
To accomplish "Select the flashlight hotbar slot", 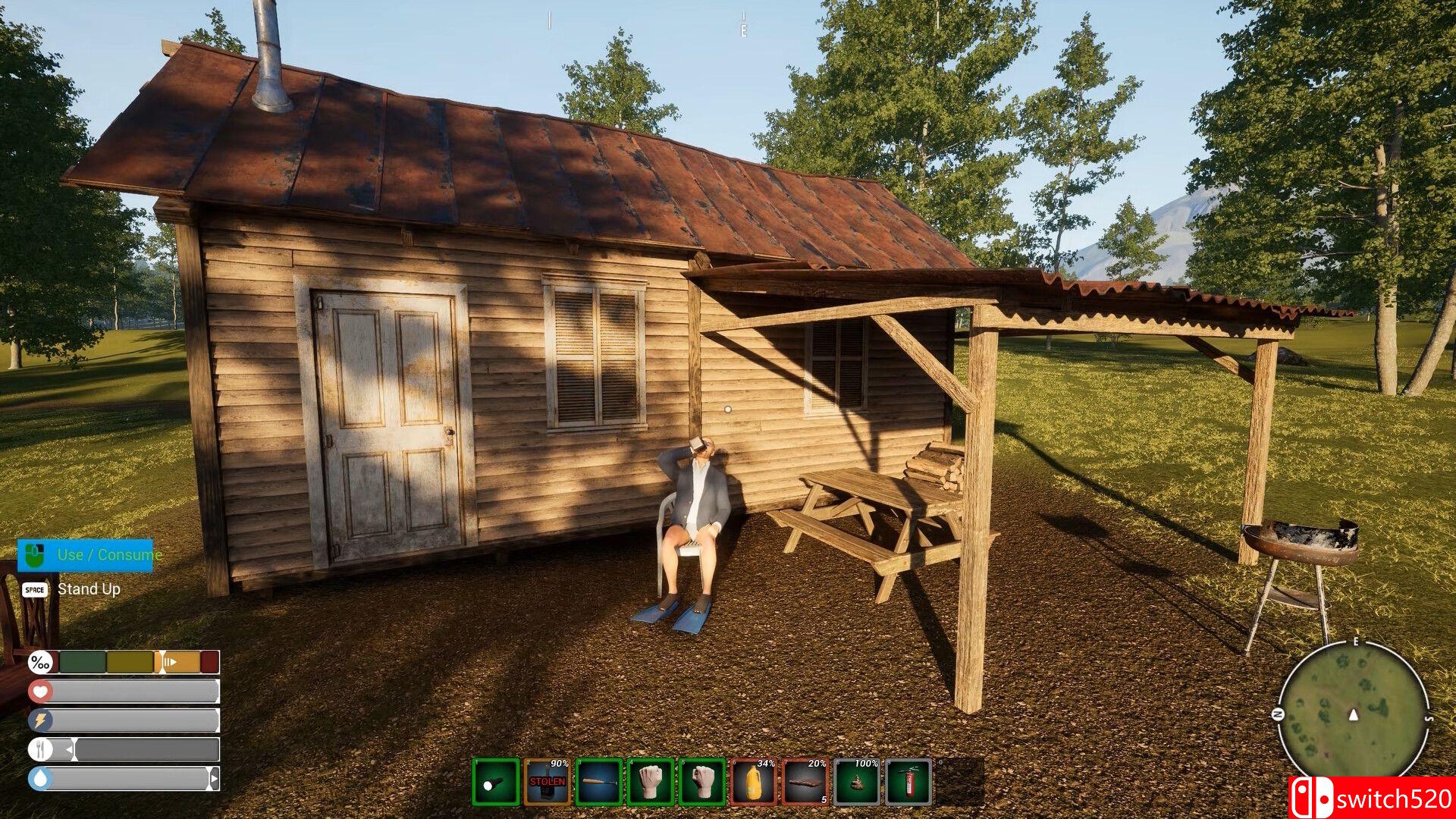I will pos(495,782).
